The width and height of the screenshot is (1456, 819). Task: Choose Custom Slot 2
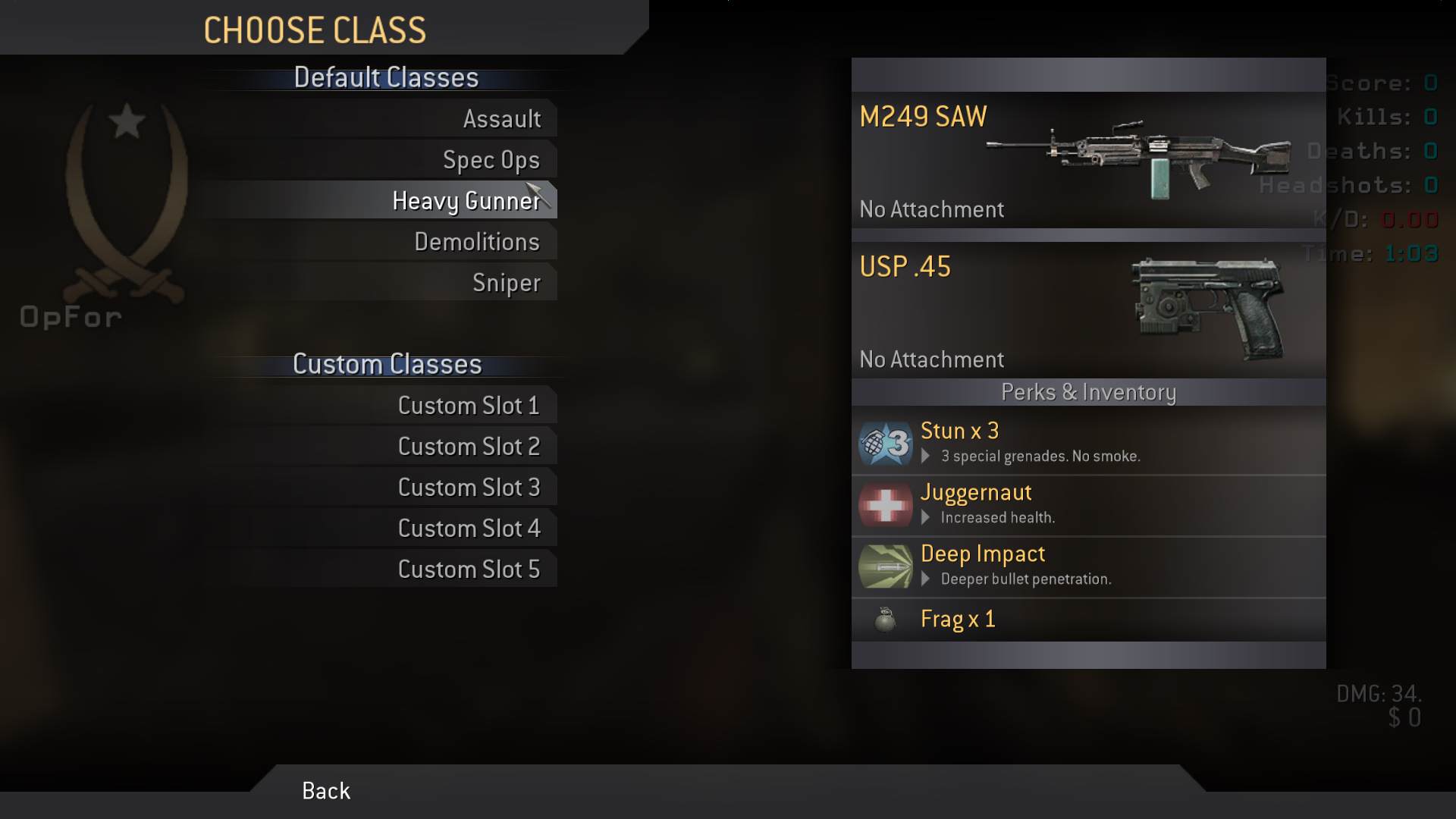(468, 447)
